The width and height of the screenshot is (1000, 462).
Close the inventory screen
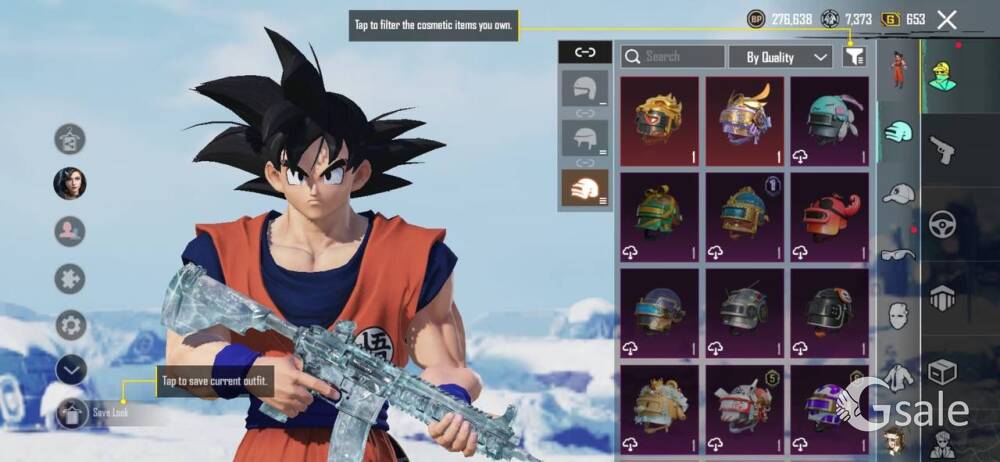947,19
